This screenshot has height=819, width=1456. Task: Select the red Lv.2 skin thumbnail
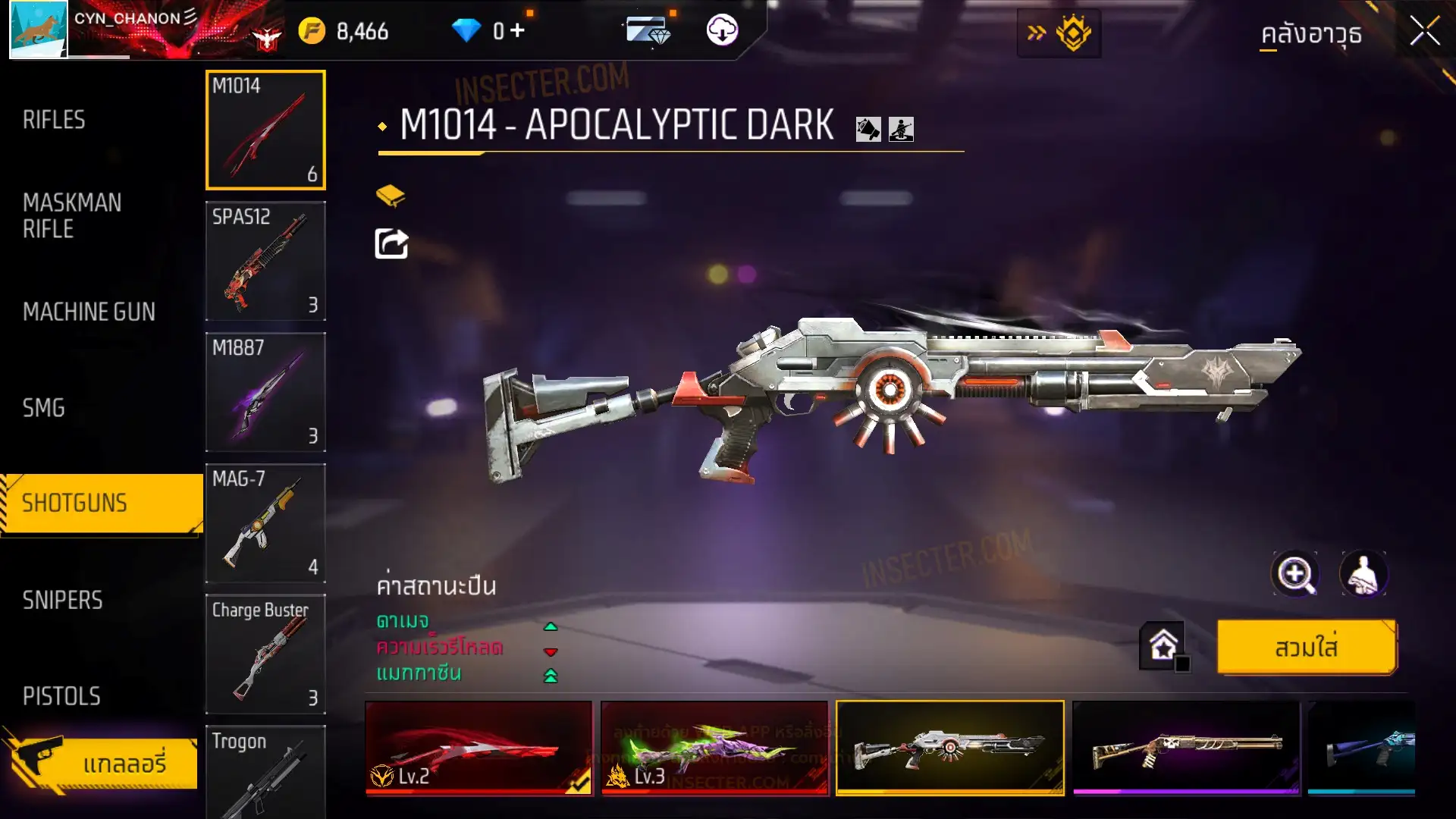tap(479, 748)
